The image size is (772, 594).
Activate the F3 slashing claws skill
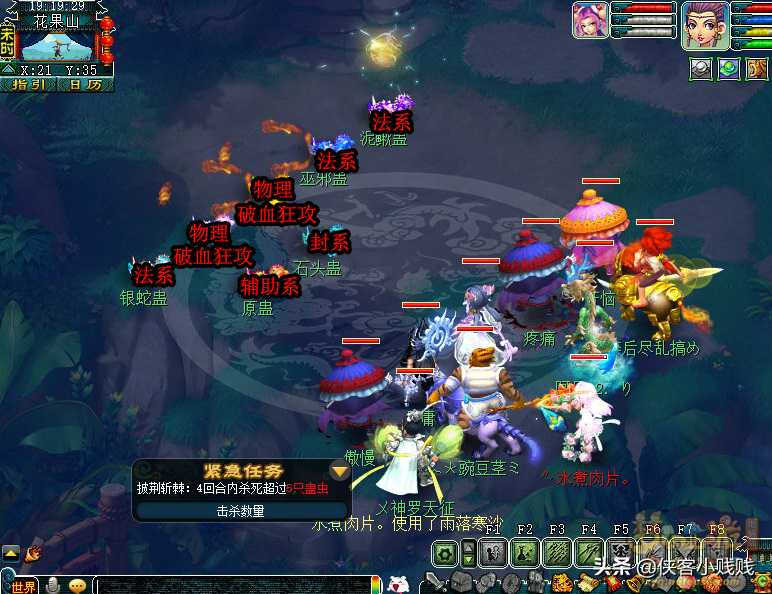[557, 552]
